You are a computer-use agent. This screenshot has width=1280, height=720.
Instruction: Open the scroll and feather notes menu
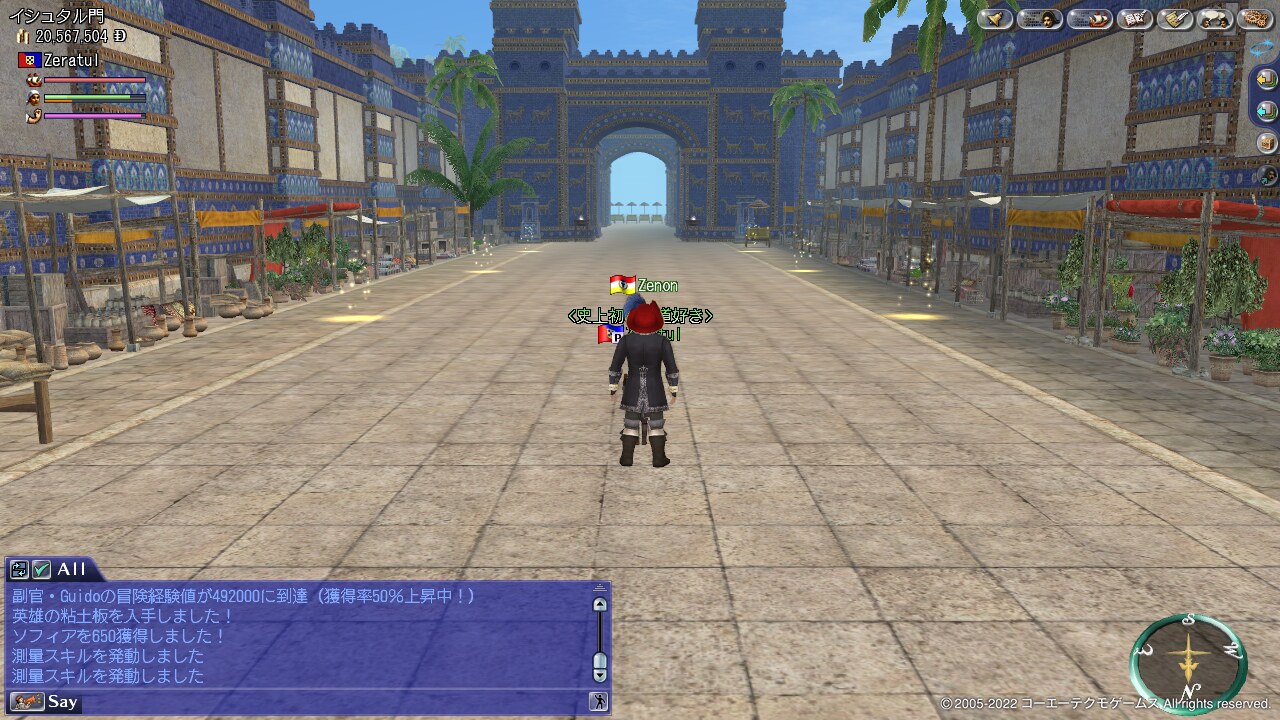coord(1175,19)
